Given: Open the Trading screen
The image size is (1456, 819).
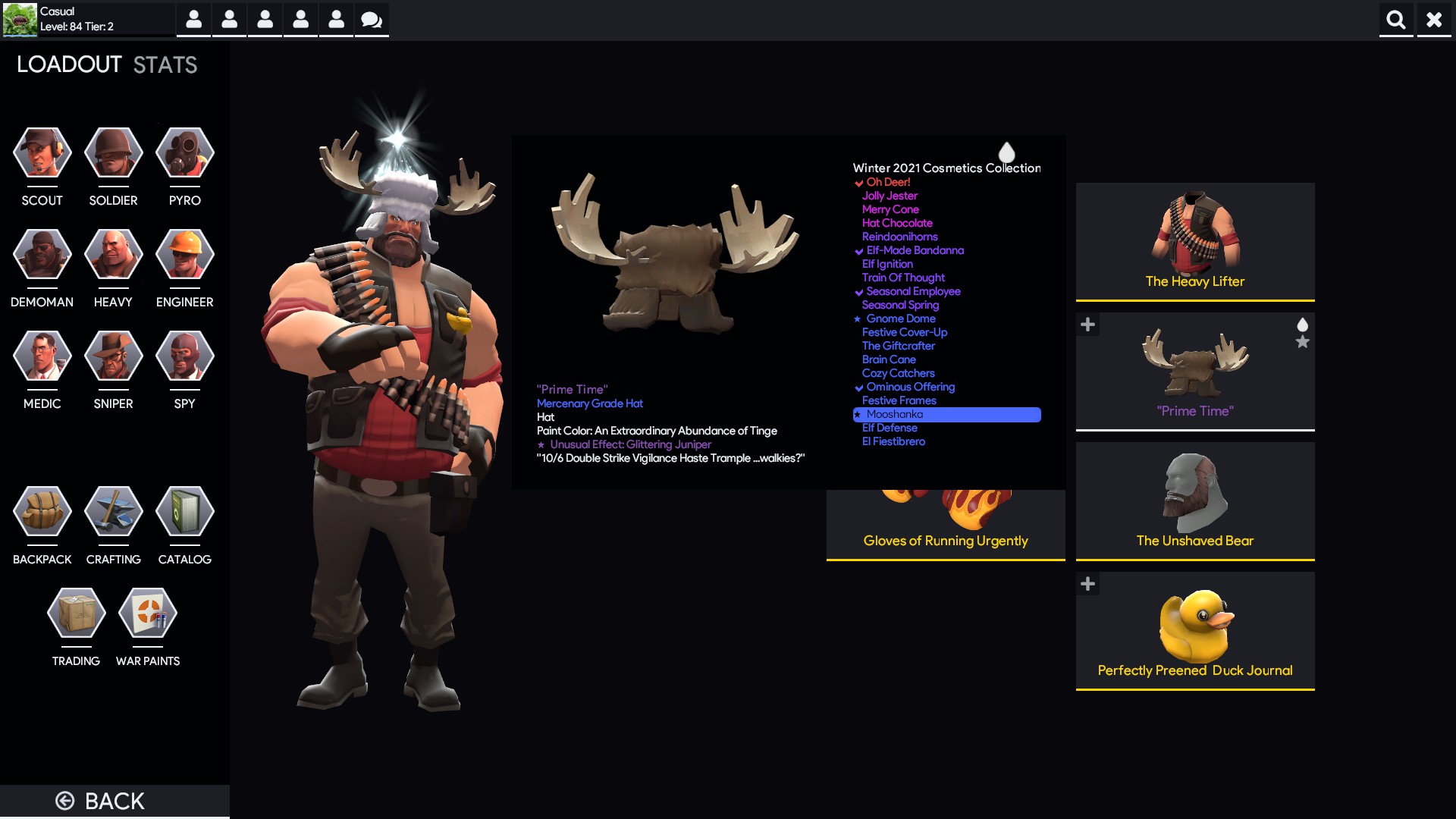Looking at the screenshot, I should coord(75,613).
